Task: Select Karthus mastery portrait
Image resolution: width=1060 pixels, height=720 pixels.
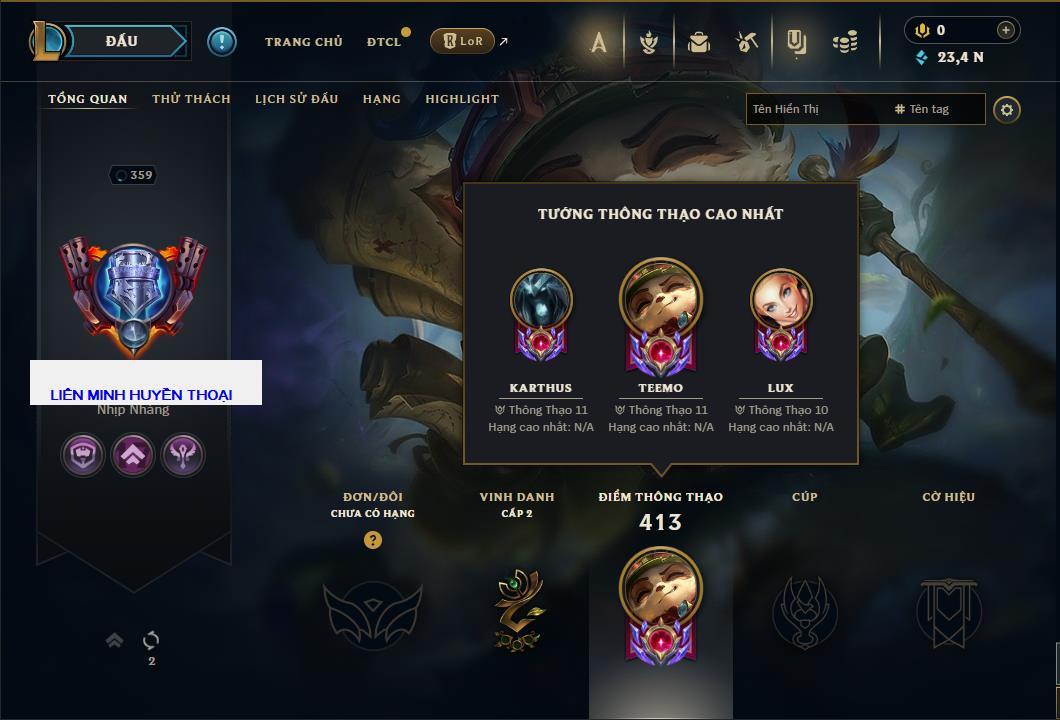Action: click(x=541, y=300)
